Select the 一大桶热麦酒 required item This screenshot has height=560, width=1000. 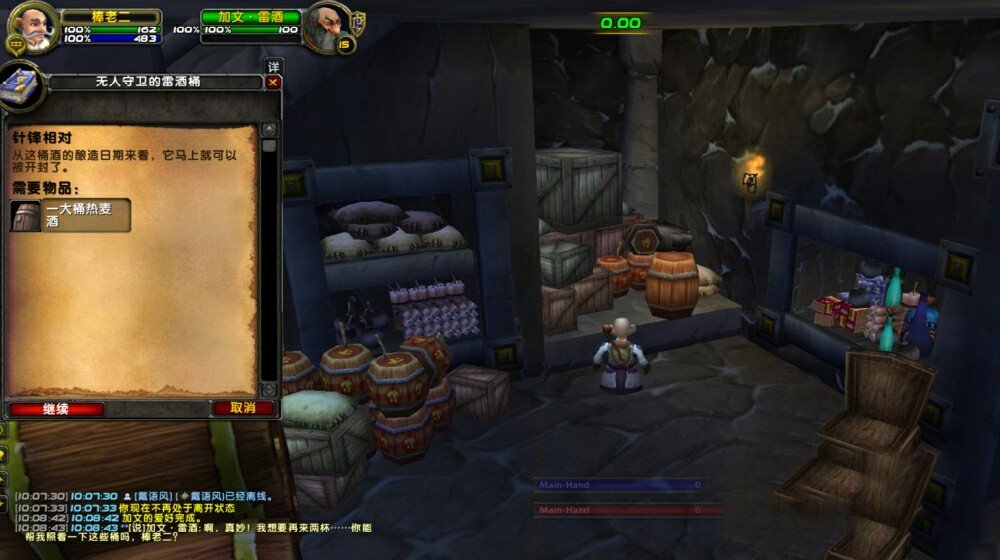(x=71, y=215)
